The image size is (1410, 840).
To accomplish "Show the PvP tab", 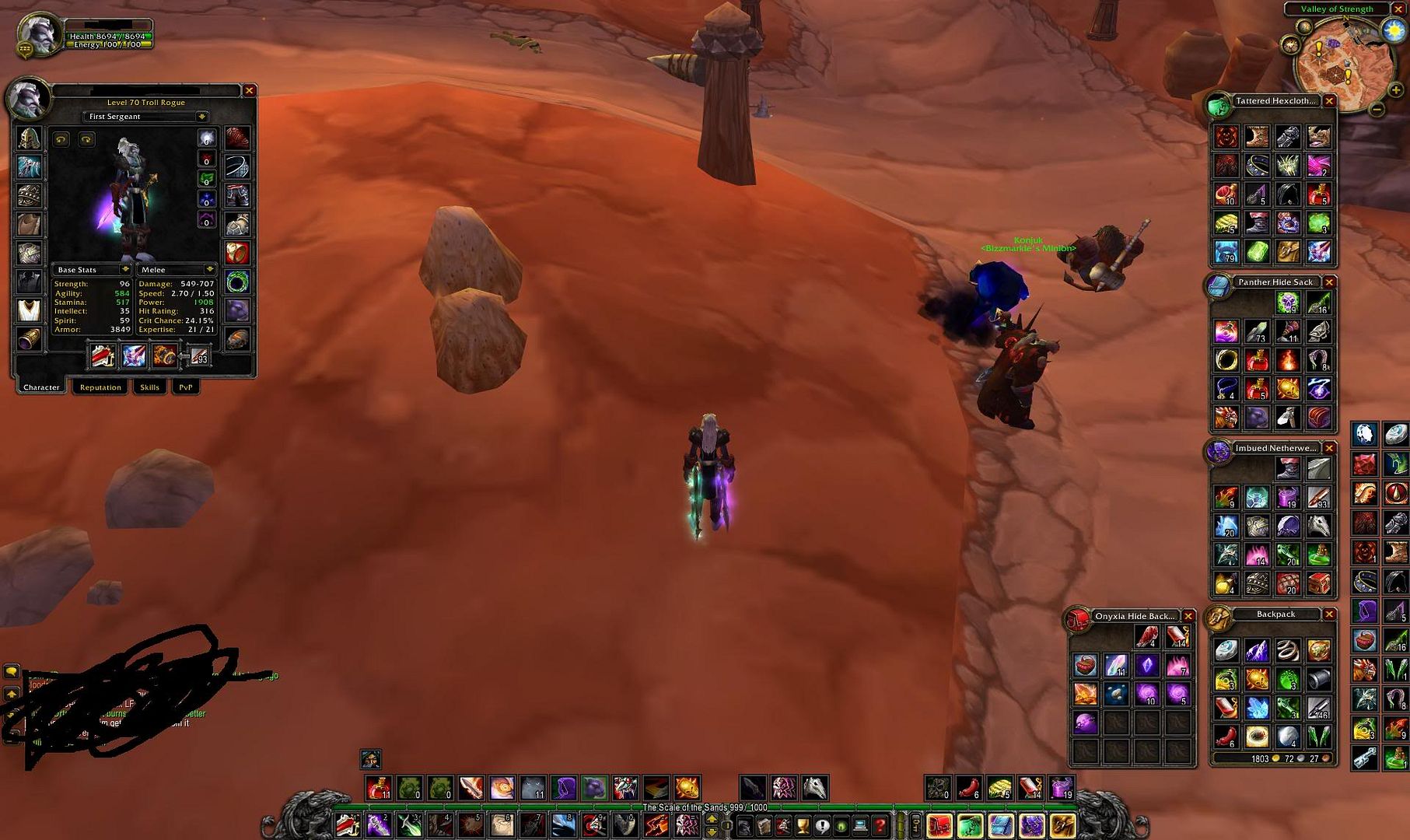I will coord(186,387).
